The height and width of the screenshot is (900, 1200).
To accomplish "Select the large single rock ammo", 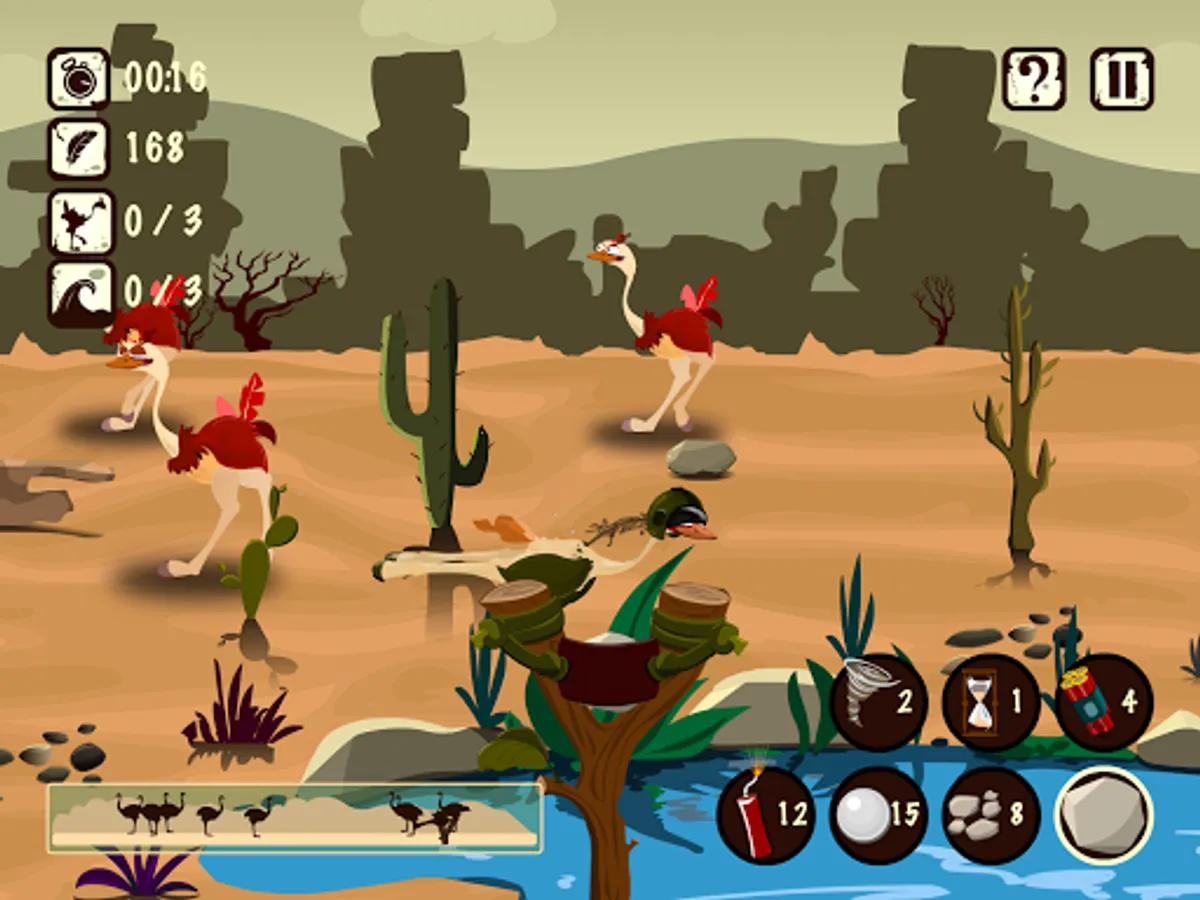I will click(1104, 815).
